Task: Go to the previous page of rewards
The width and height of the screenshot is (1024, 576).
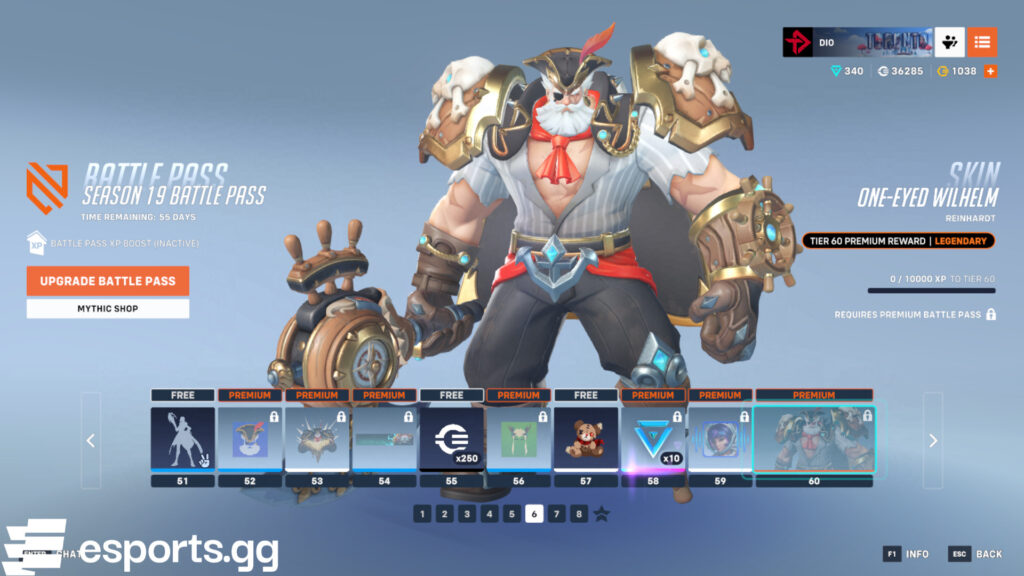Action: [91, 440]
